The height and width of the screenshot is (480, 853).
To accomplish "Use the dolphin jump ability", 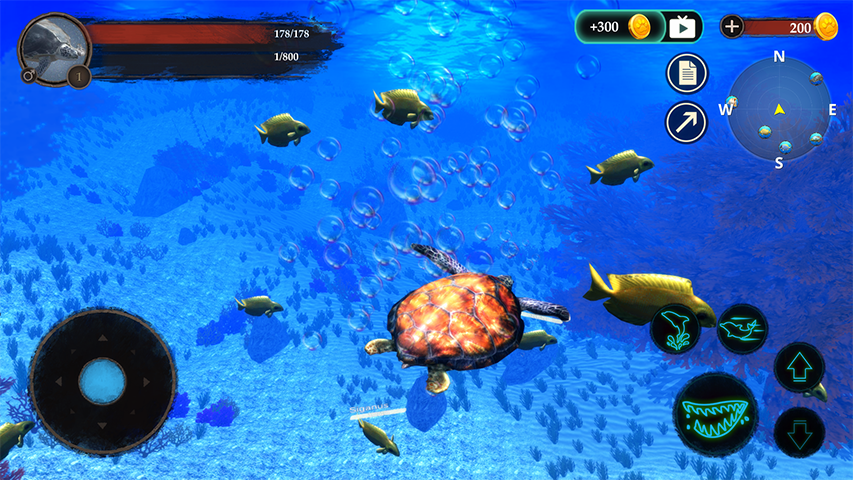I will coord(675,329).
